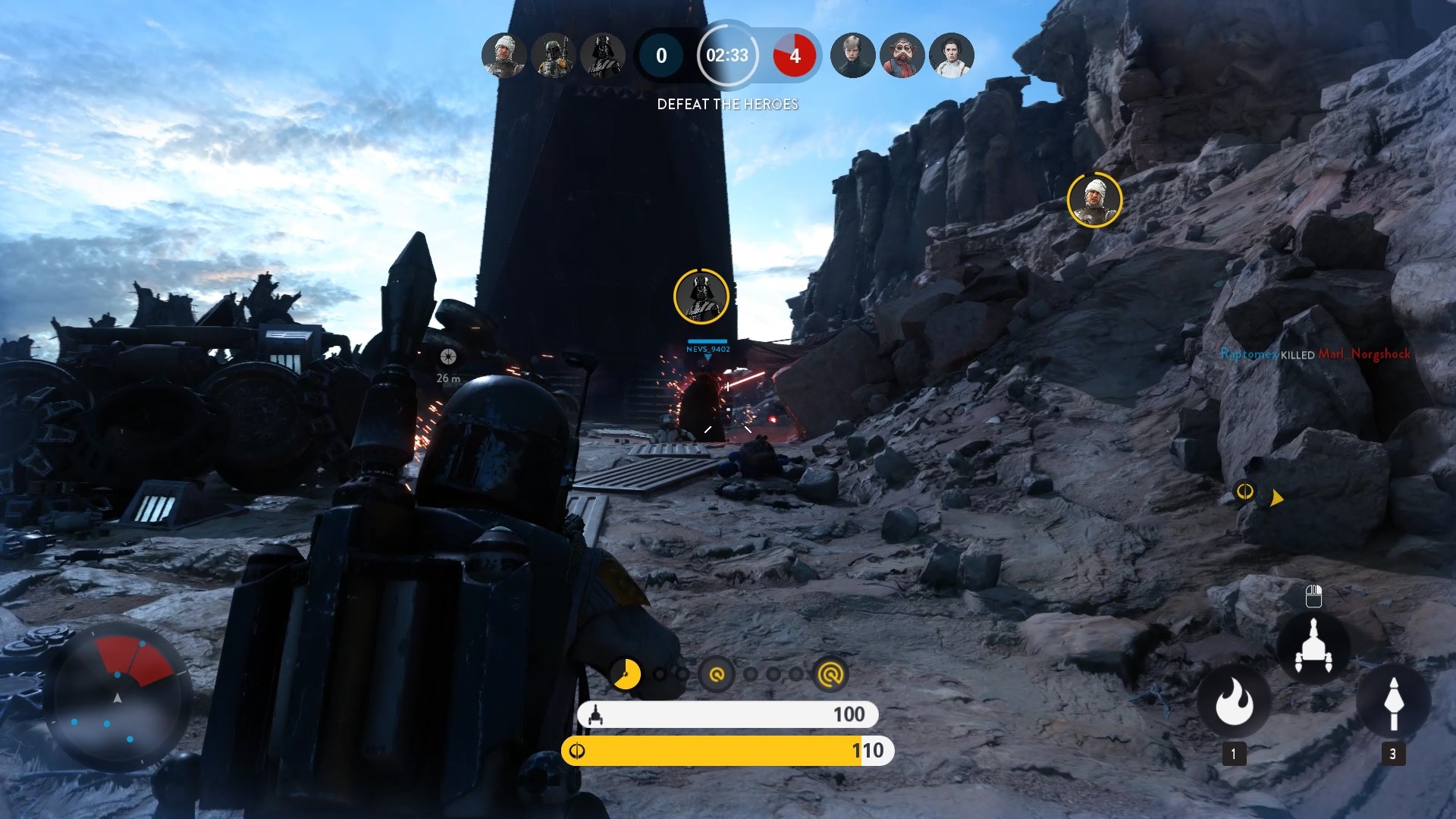Click Luke Skywalker's portrait on the right

point(854,55)
